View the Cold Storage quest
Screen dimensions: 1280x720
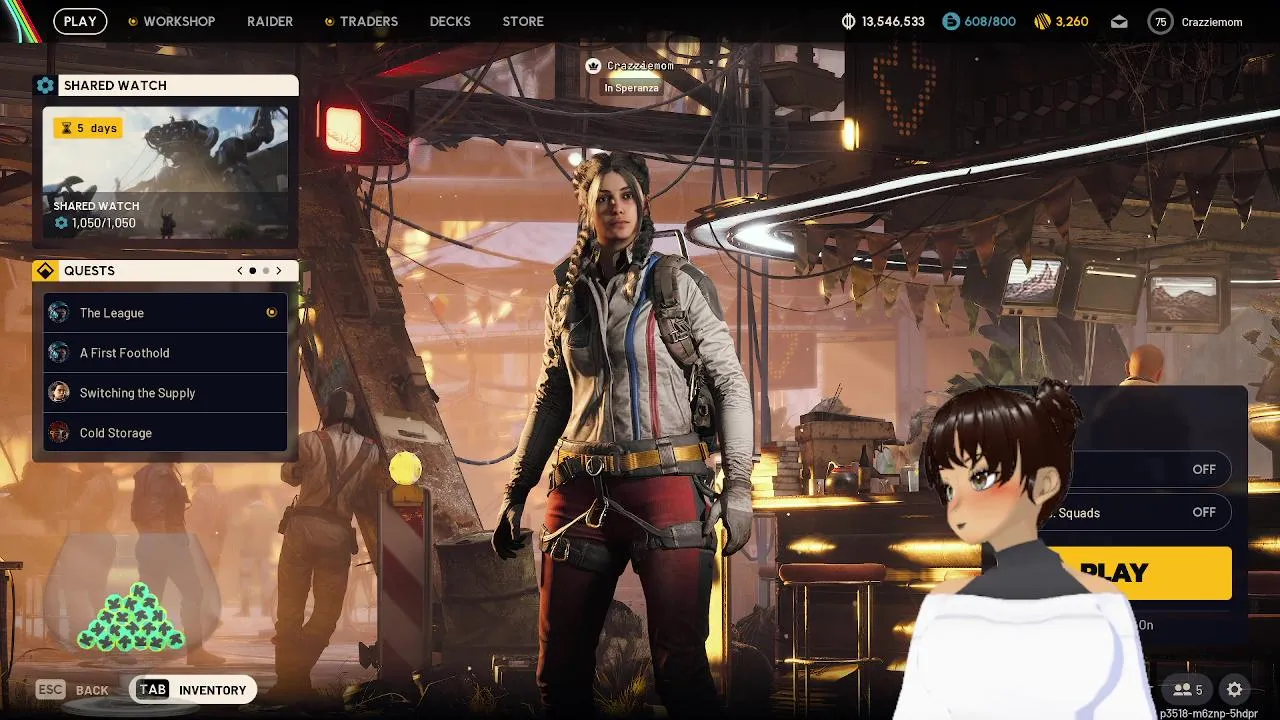point(165,433)
